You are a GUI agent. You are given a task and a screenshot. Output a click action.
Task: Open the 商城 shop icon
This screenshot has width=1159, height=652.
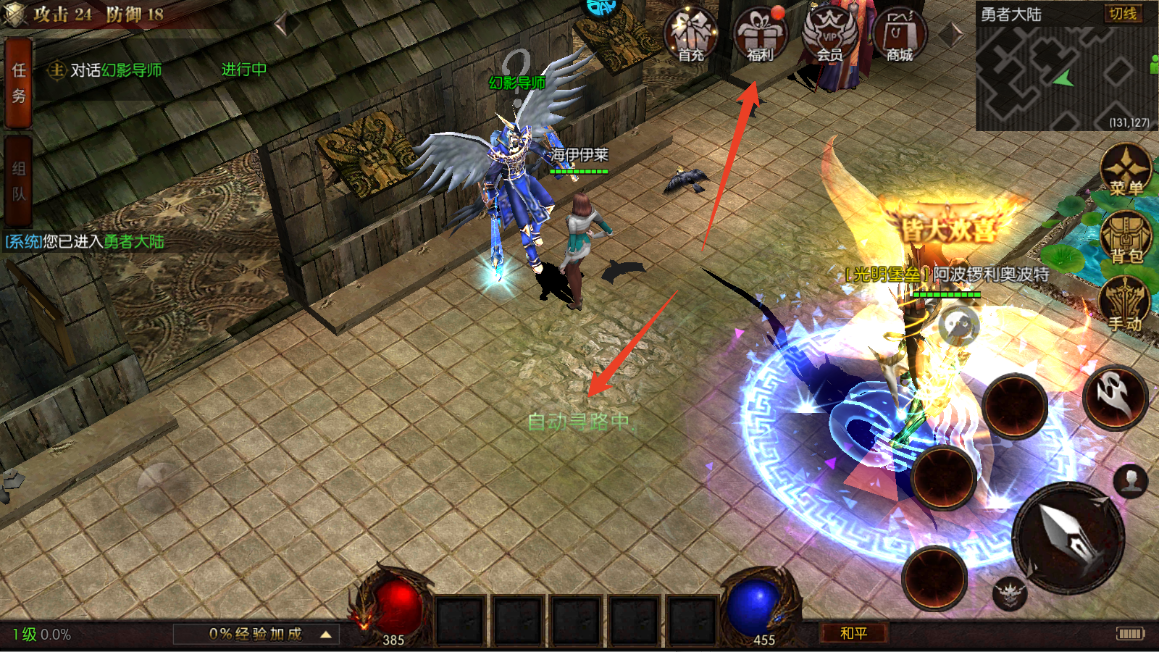899,35
